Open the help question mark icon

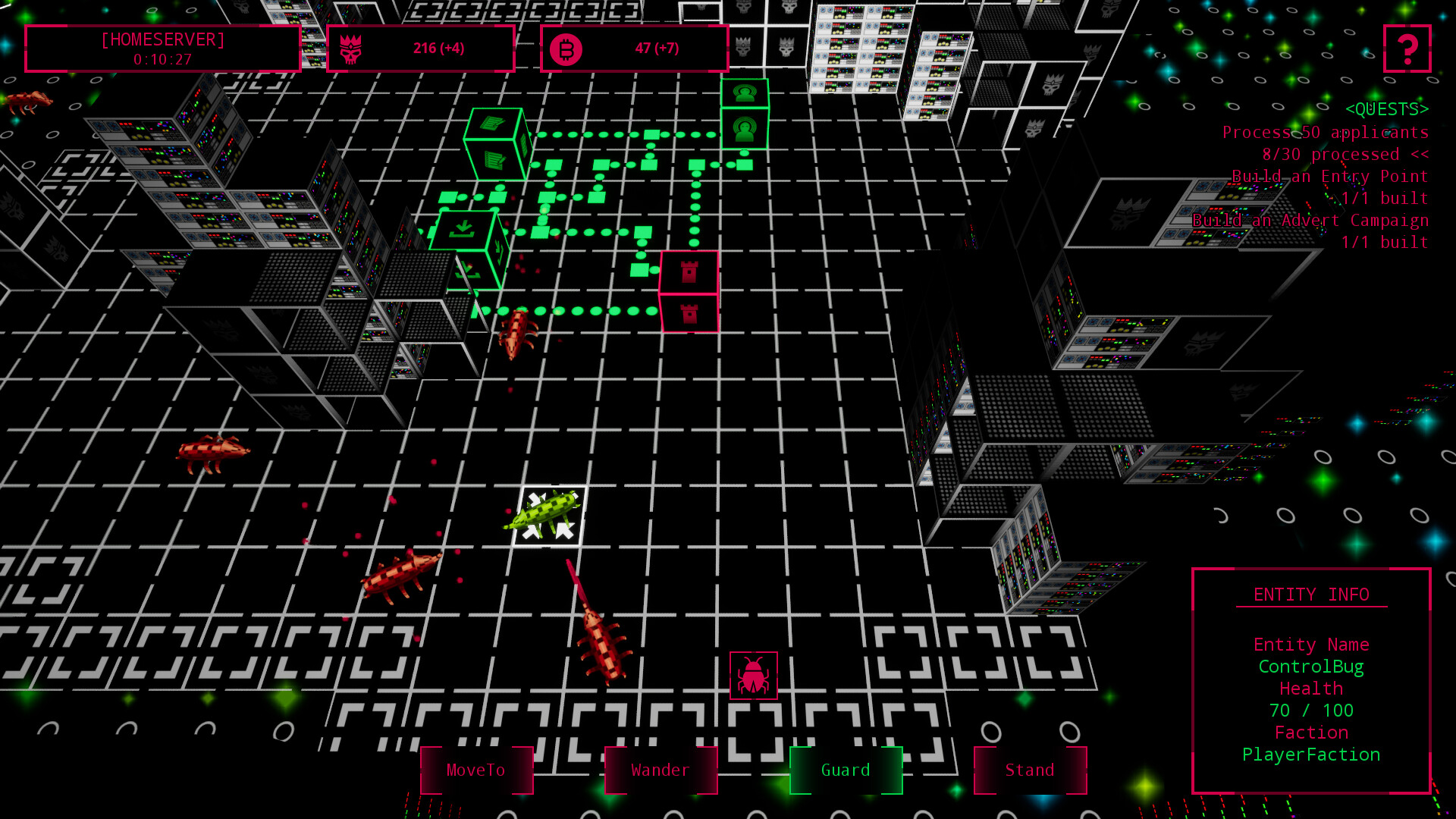point(1407,48)
